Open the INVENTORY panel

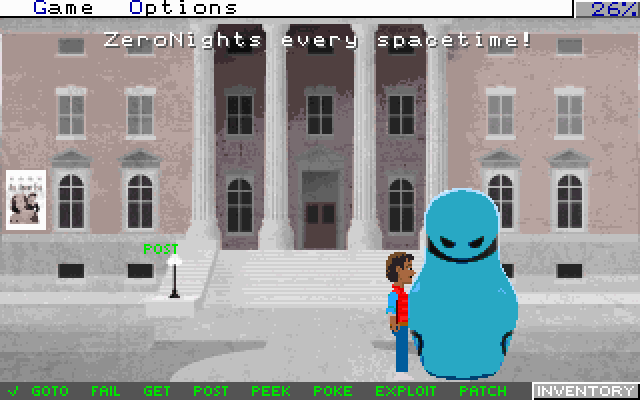click(x=585, y=391)
